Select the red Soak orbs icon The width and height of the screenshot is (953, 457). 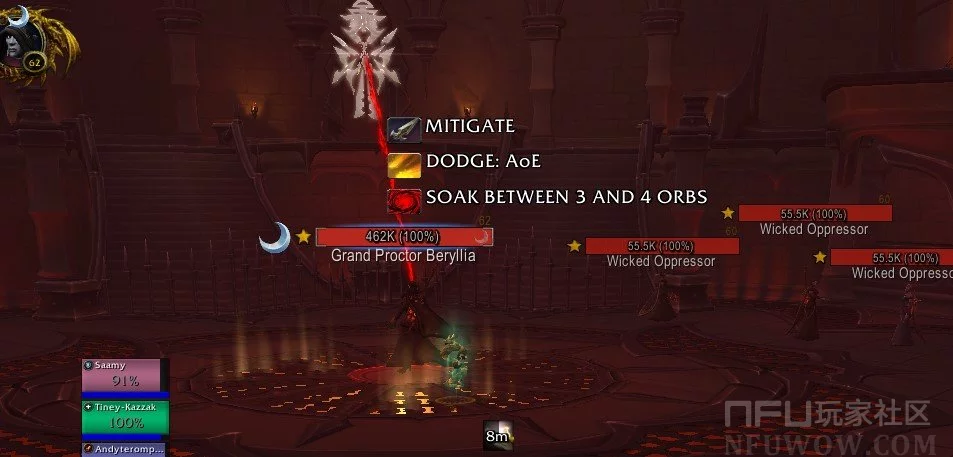coord(405,200)
